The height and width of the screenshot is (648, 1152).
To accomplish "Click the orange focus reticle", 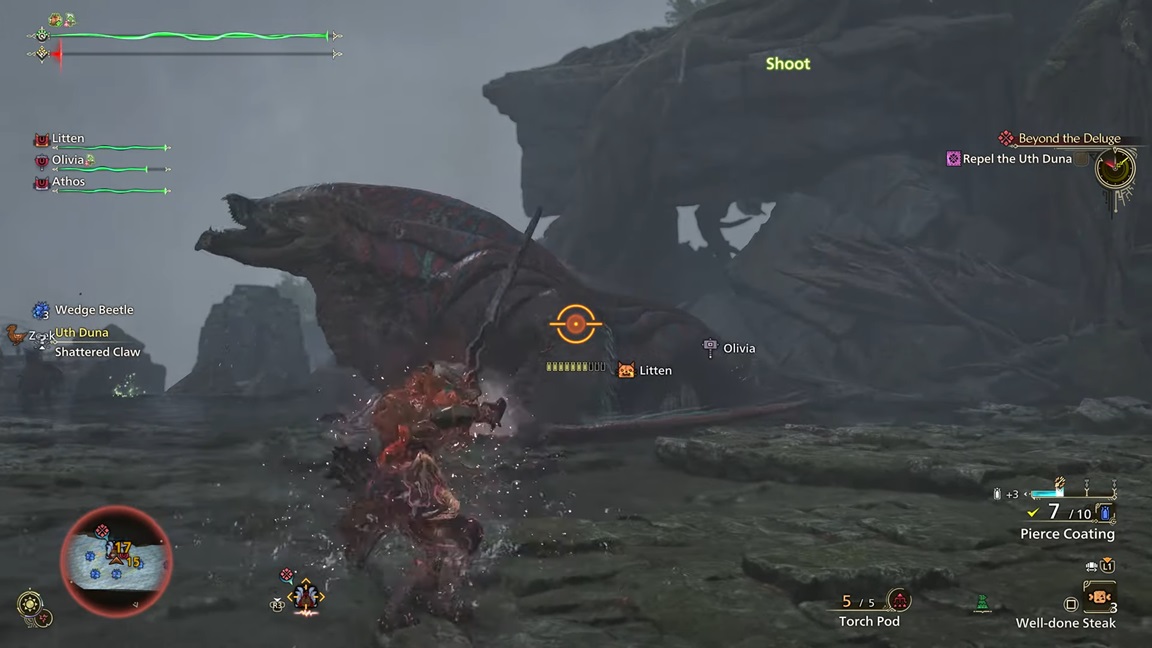I will [575, 323].
